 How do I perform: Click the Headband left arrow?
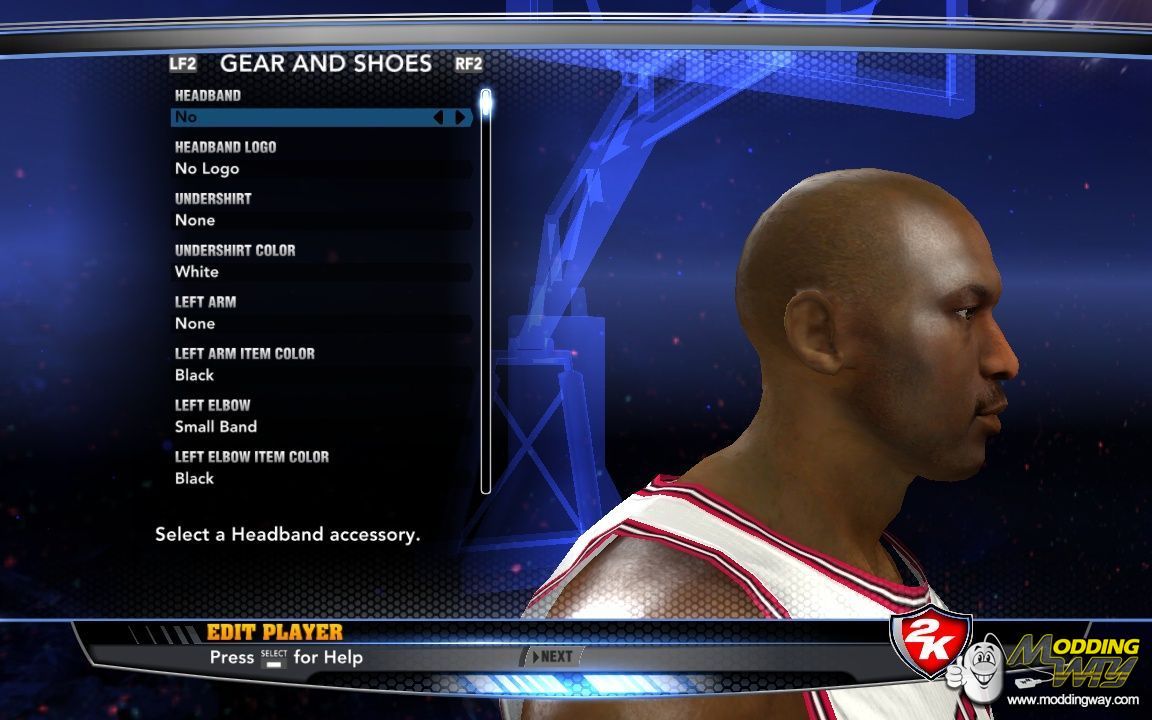point(438,117)
